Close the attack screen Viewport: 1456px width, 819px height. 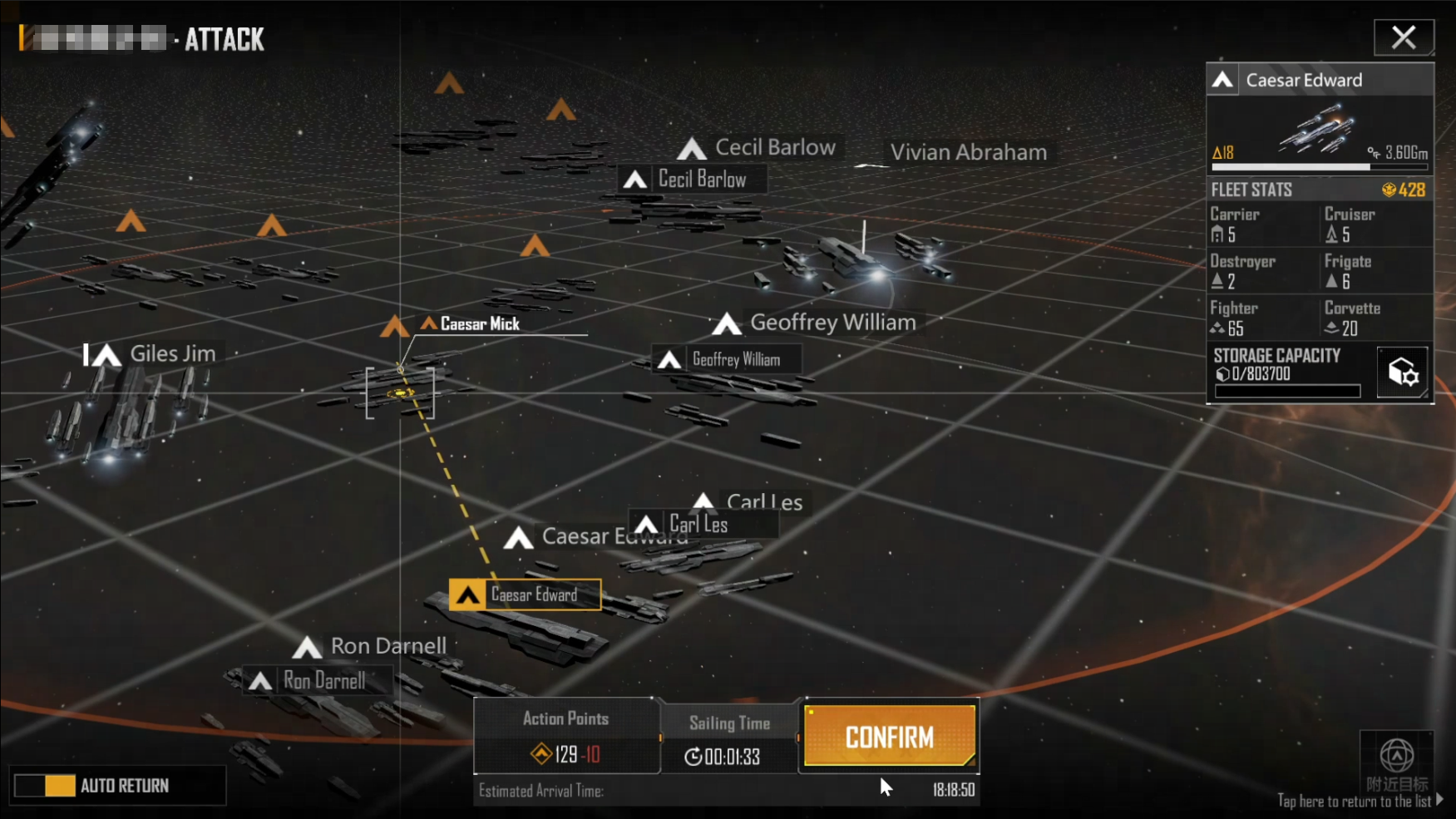pos(1403,37)
